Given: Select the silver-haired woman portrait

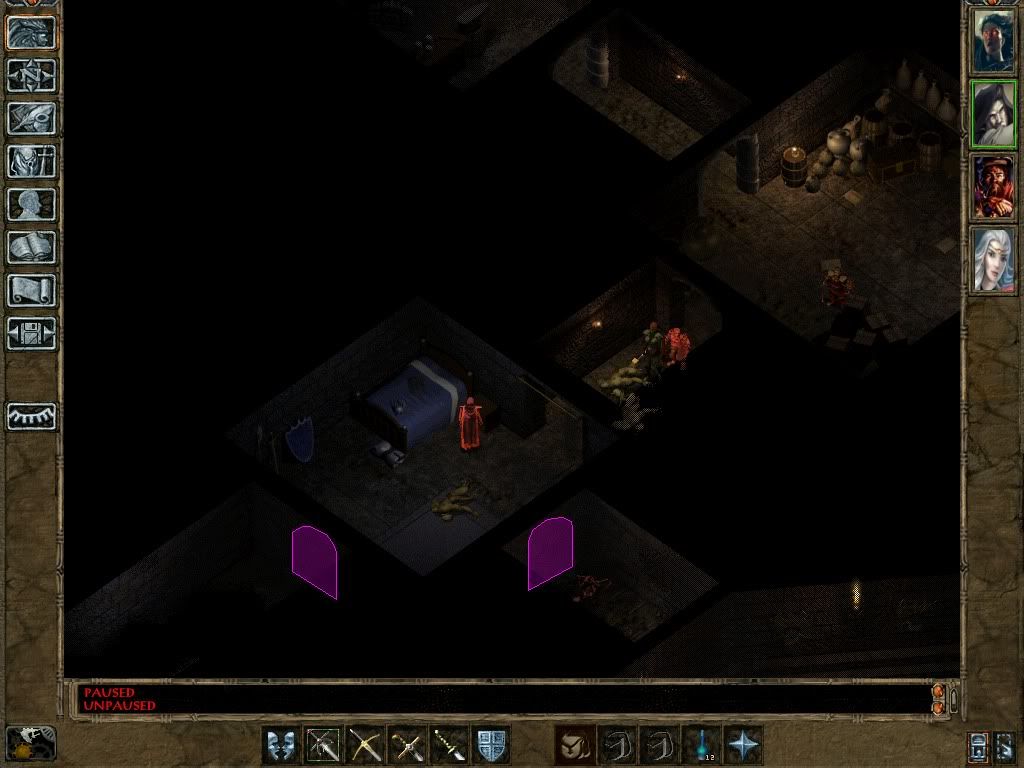Looking at the screenshot, I should 994,260.
